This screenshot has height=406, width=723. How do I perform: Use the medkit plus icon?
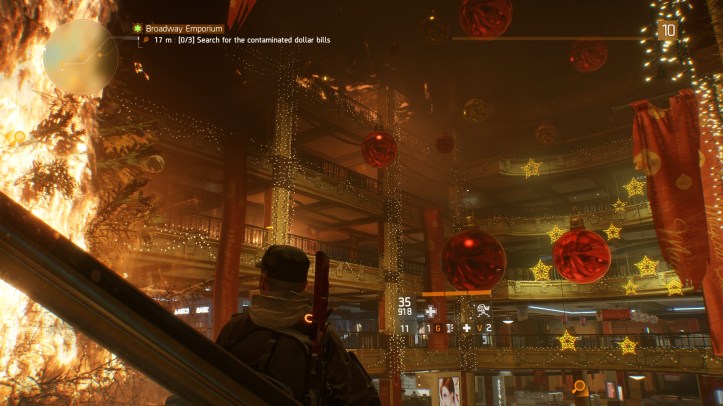466,328
